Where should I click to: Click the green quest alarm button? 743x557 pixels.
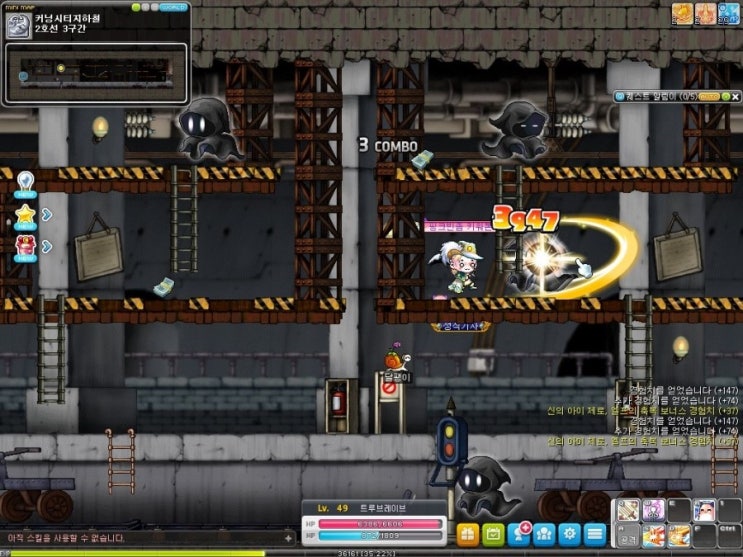(723, 96)
